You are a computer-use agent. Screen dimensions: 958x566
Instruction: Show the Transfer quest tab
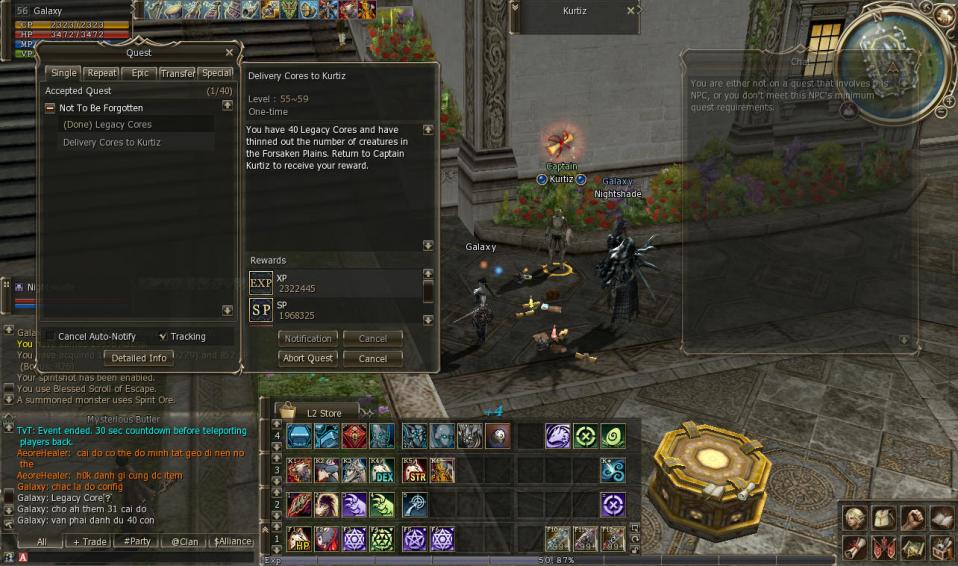click(178, 73)
